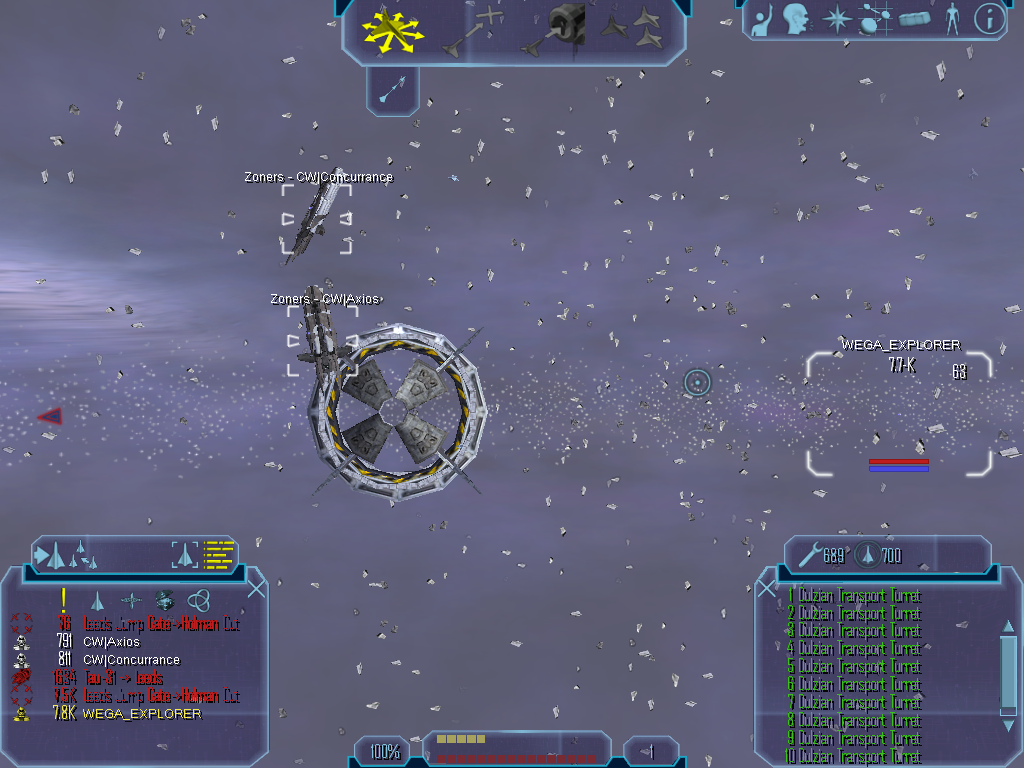Open the talking-head chat icon
1024x768 pixels.
click(796, 19)
